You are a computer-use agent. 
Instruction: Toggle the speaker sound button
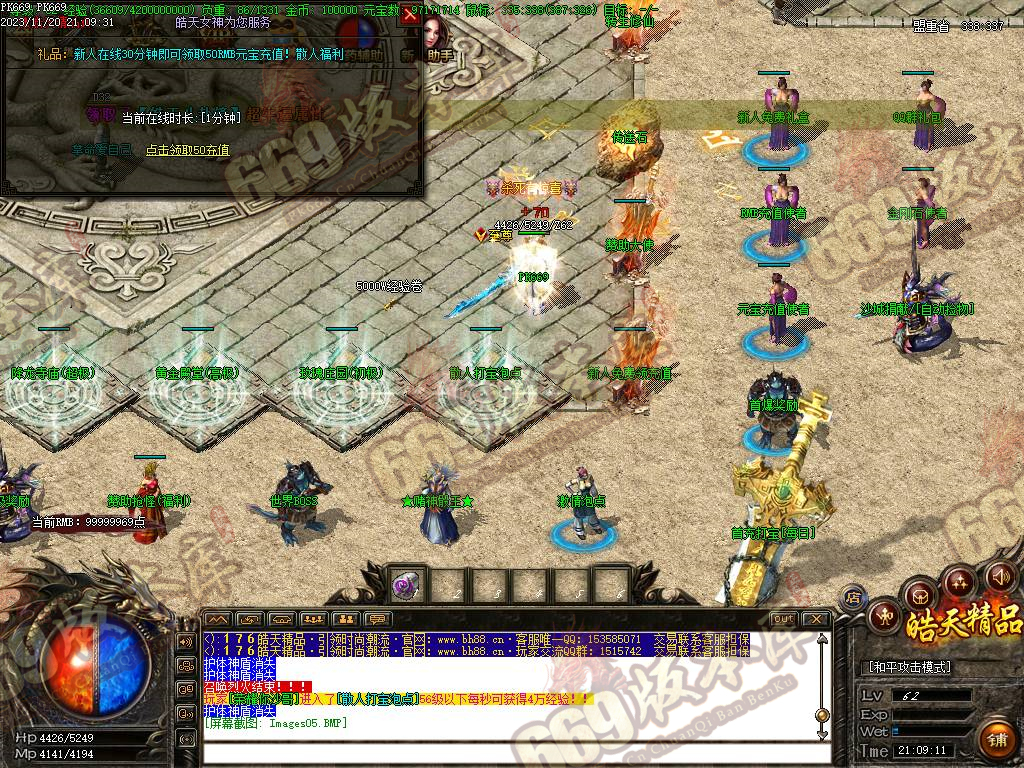click(1000, 577)
